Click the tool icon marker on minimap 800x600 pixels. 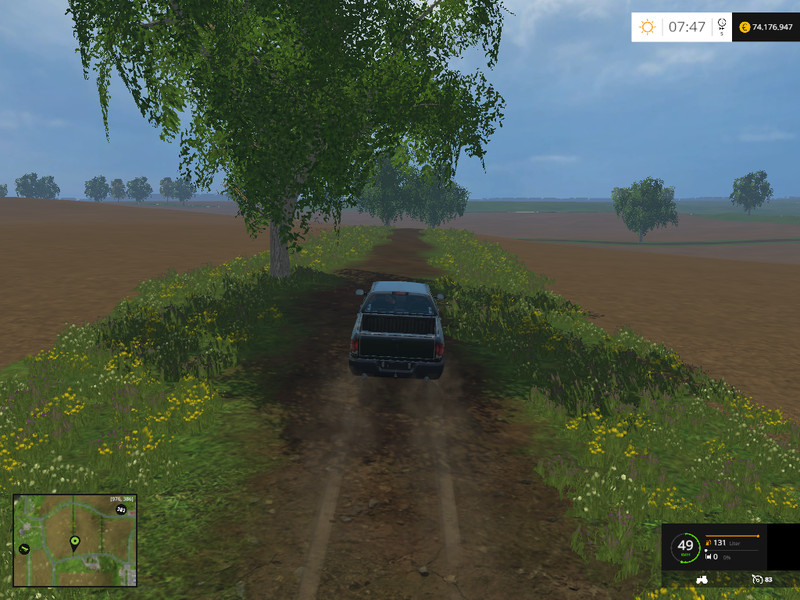click(x=23, y=548)
